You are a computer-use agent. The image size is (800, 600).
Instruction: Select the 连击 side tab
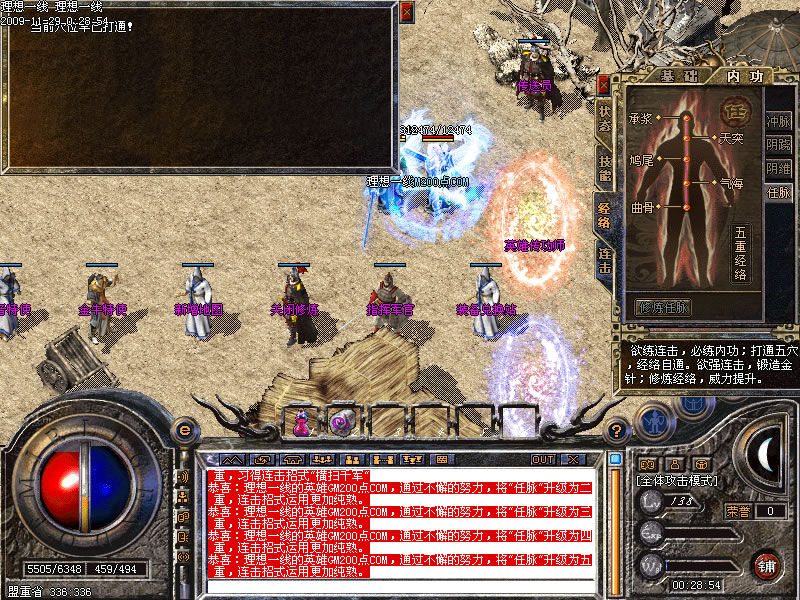coord(604,263)
